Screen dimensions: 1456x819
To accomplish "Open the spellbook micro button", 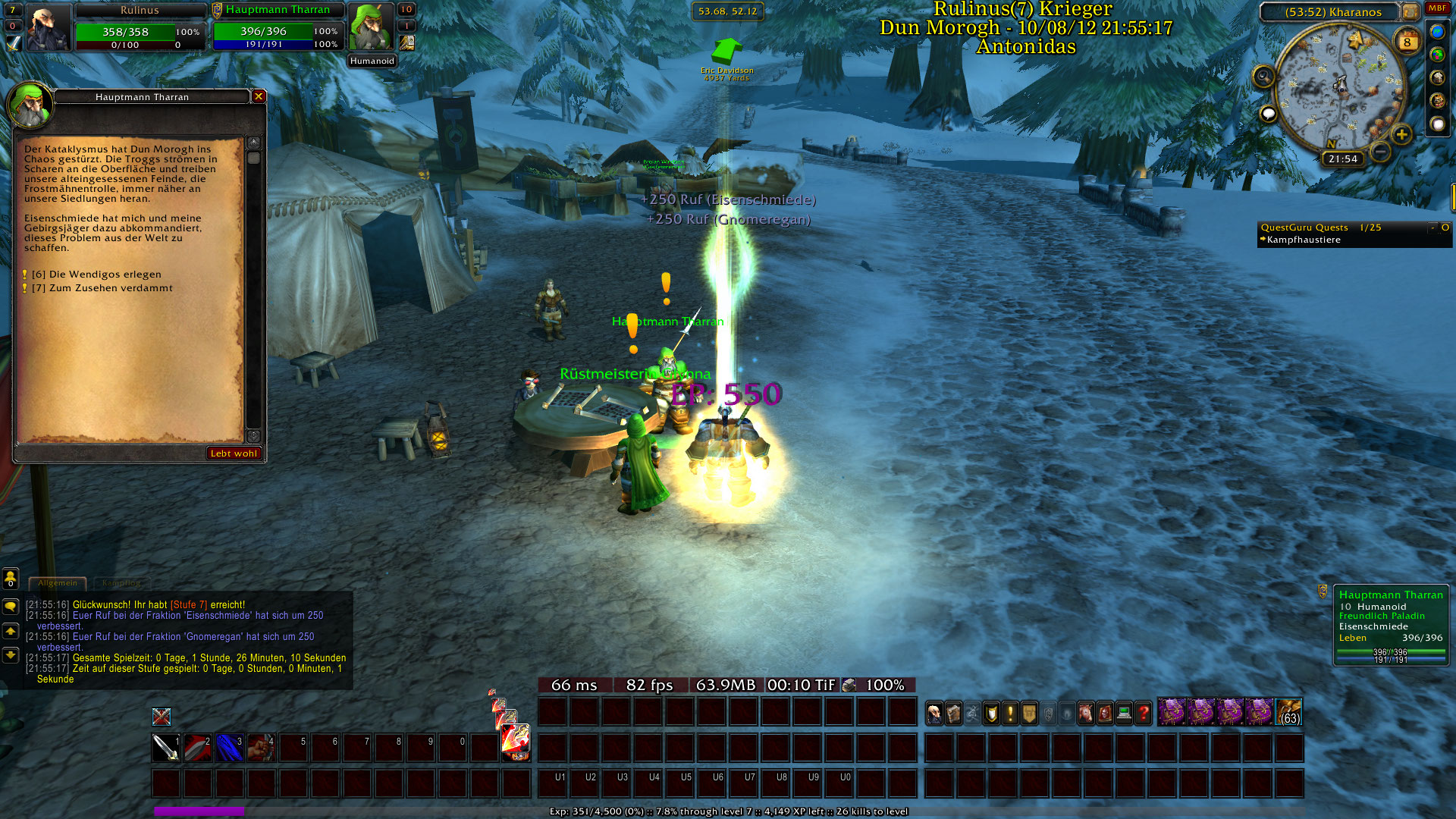I will click(954, 713).
